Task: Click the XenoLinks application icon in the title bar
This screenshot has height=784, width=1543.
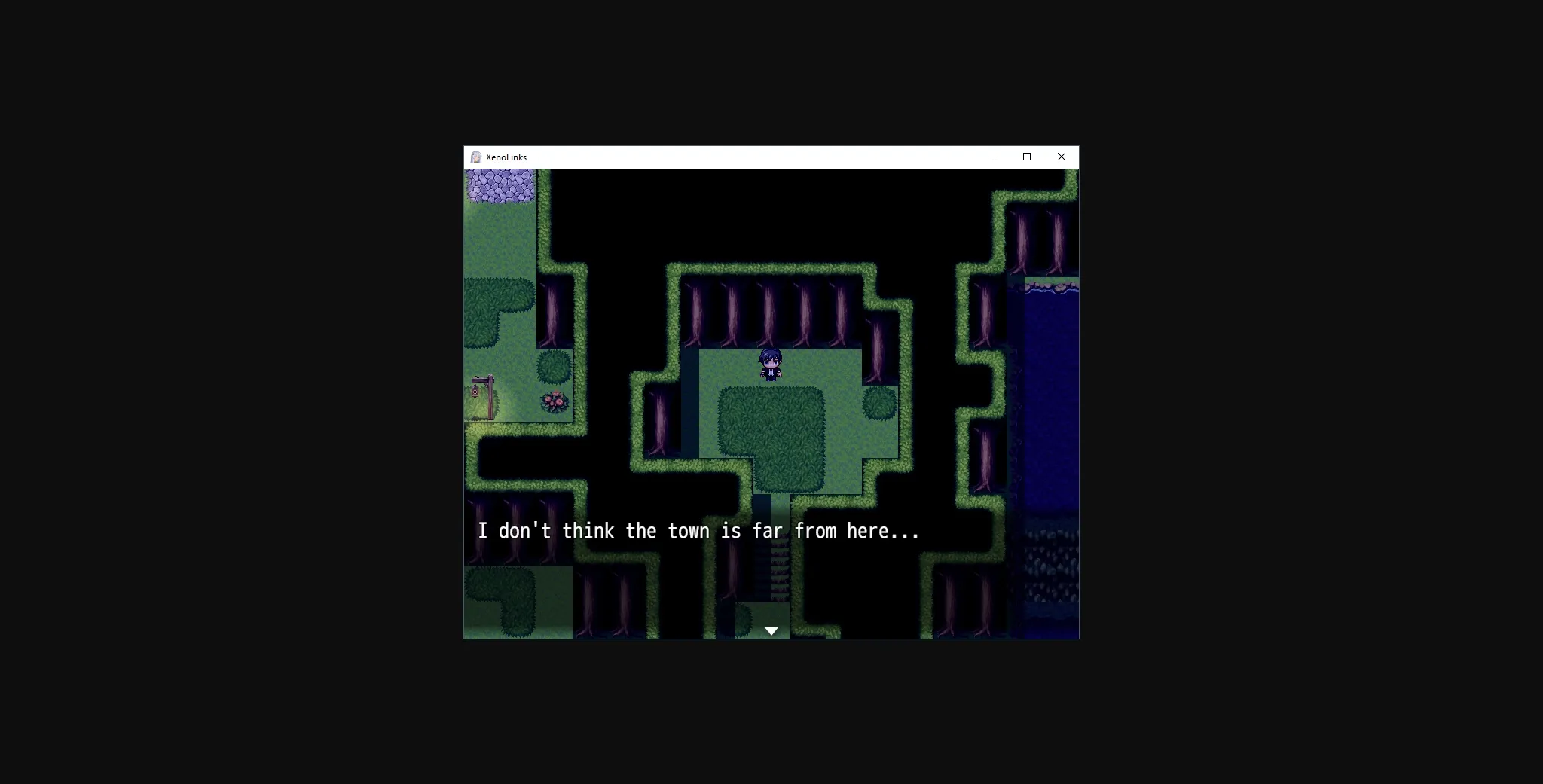Action: click(475, 157)
